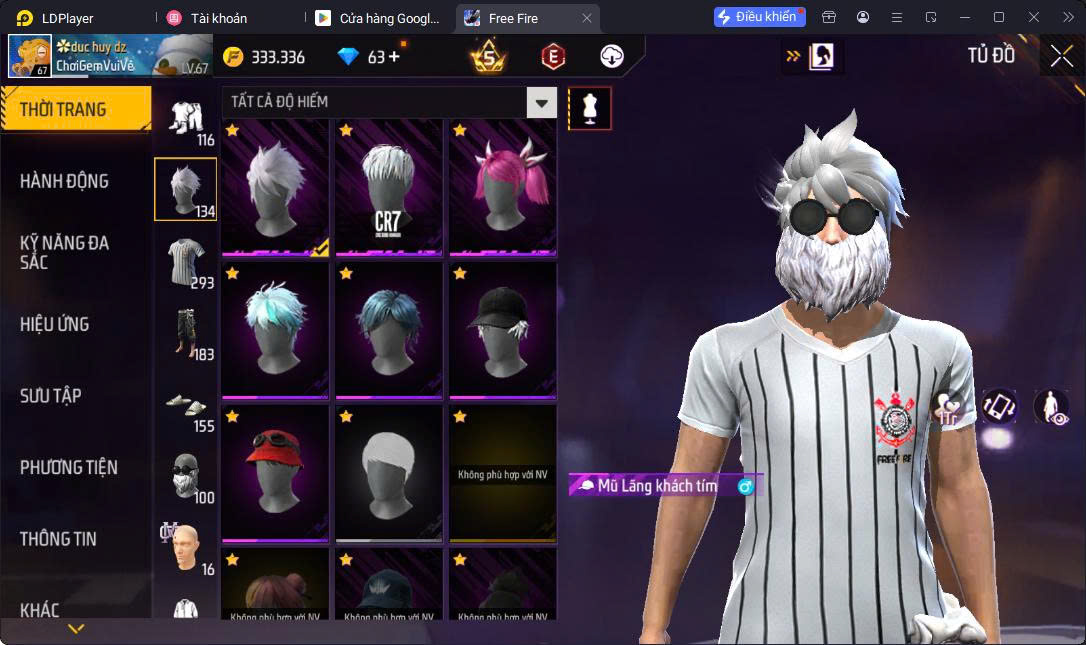The image size is (1086, 645).
Task: Show the Thông Tin section
Action: pos(58,539)
